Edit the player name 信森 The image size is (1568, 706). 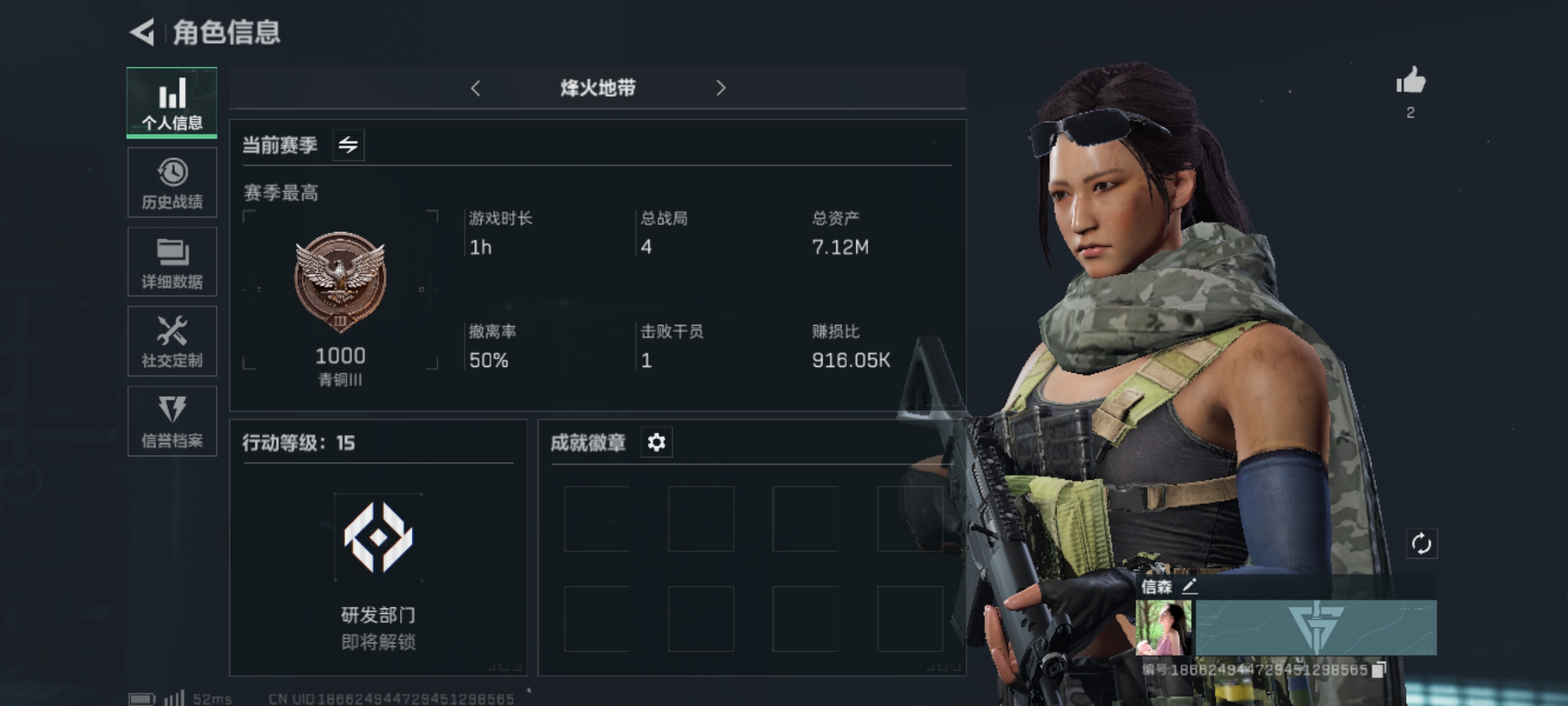point(1190,586)
